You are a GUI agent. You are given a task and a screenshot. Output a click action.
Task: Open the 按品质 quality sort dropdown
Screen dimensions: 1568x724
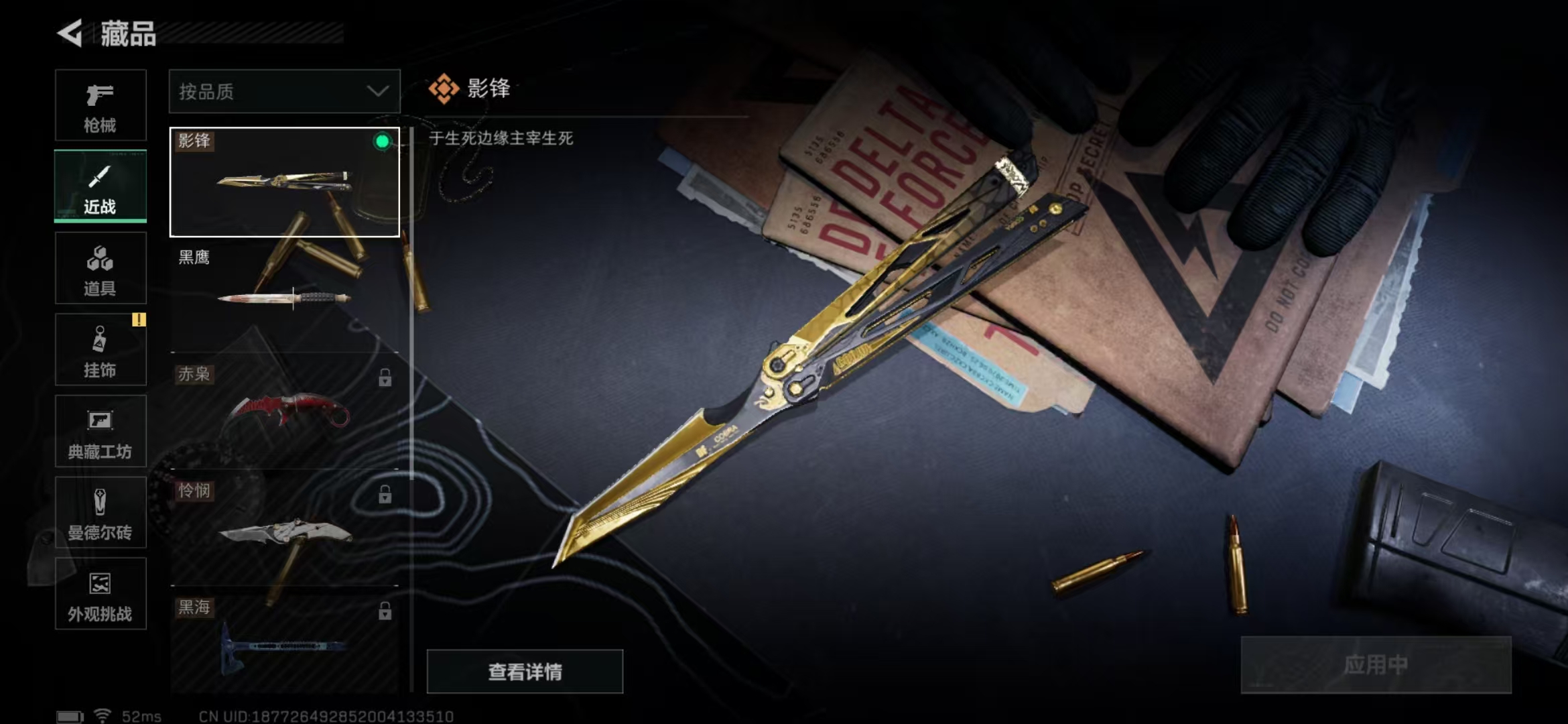coord(284,90)
